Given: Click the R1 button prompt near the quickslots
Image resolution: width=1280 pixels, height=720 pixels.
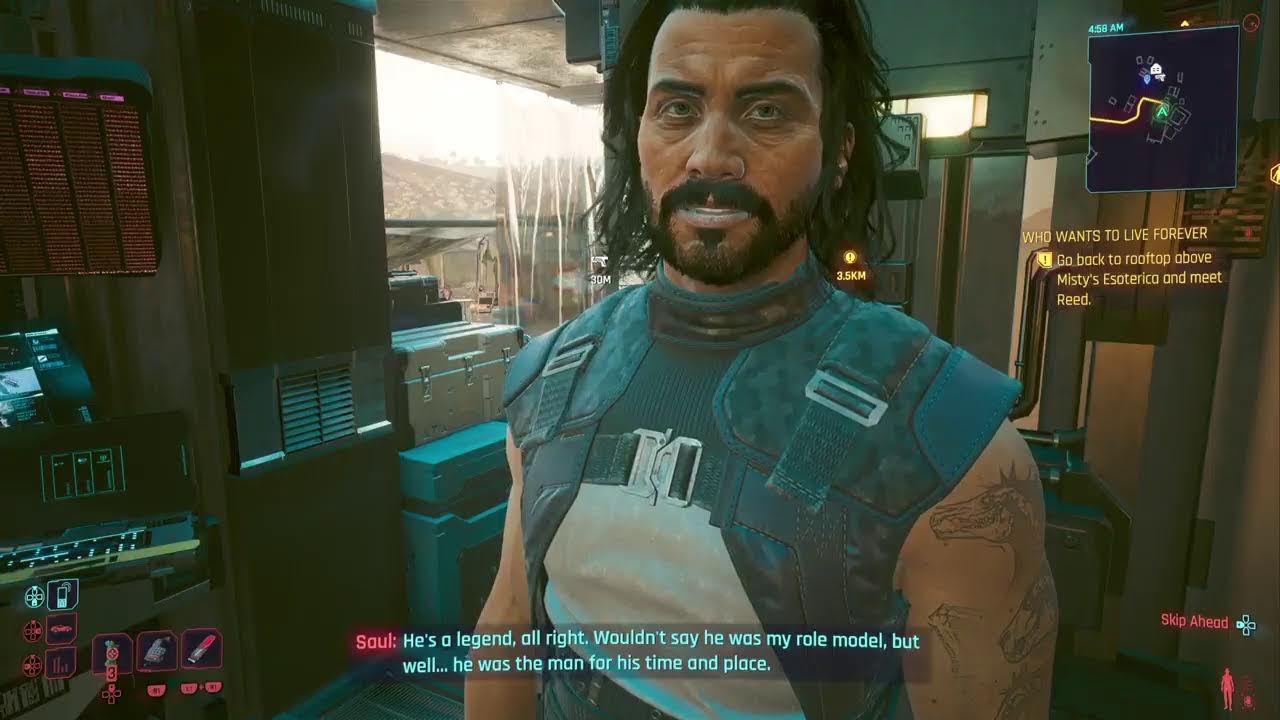Looking at the screenshot, I should 156,690.
